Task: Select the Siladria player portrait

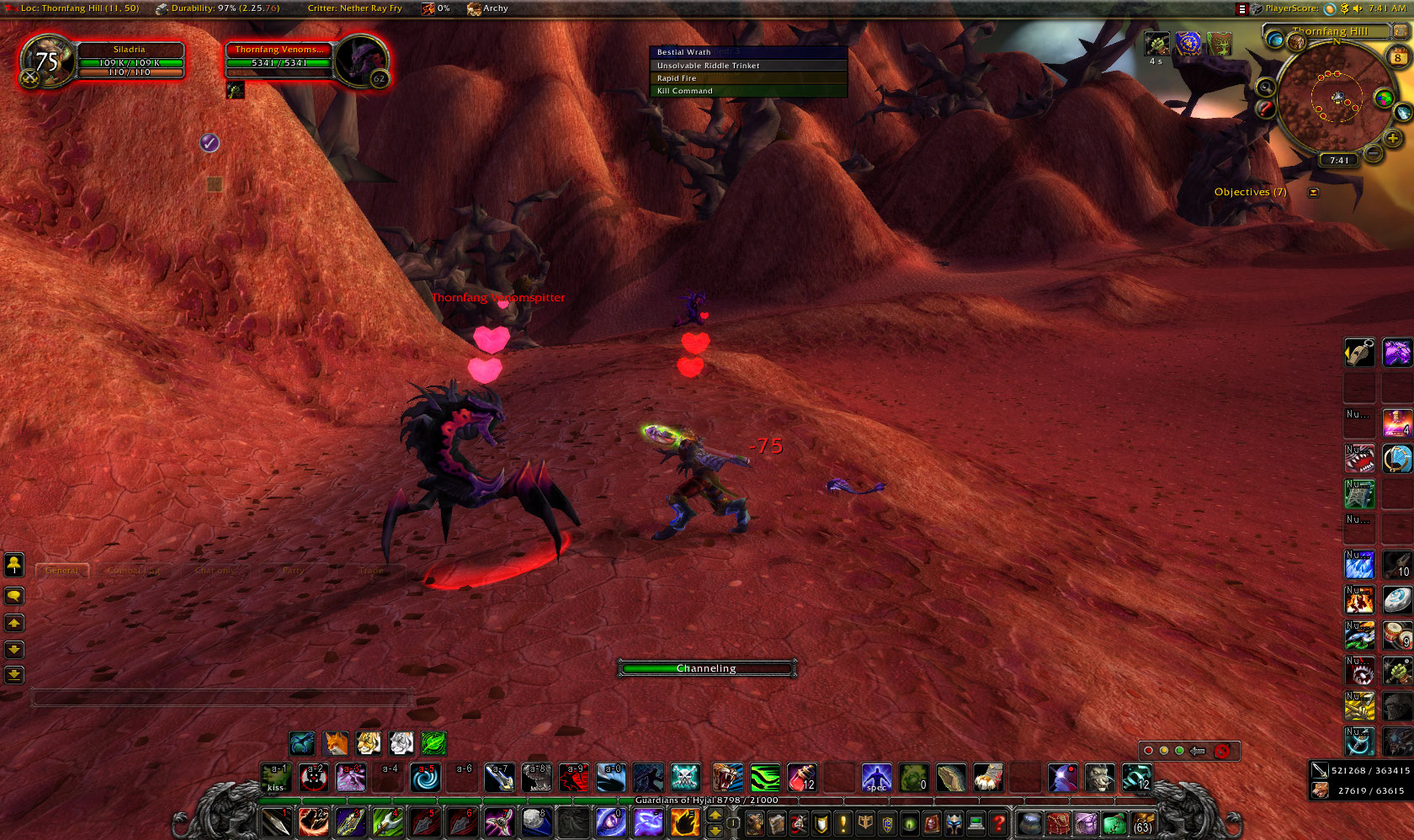Action: [x=48, y=61]
